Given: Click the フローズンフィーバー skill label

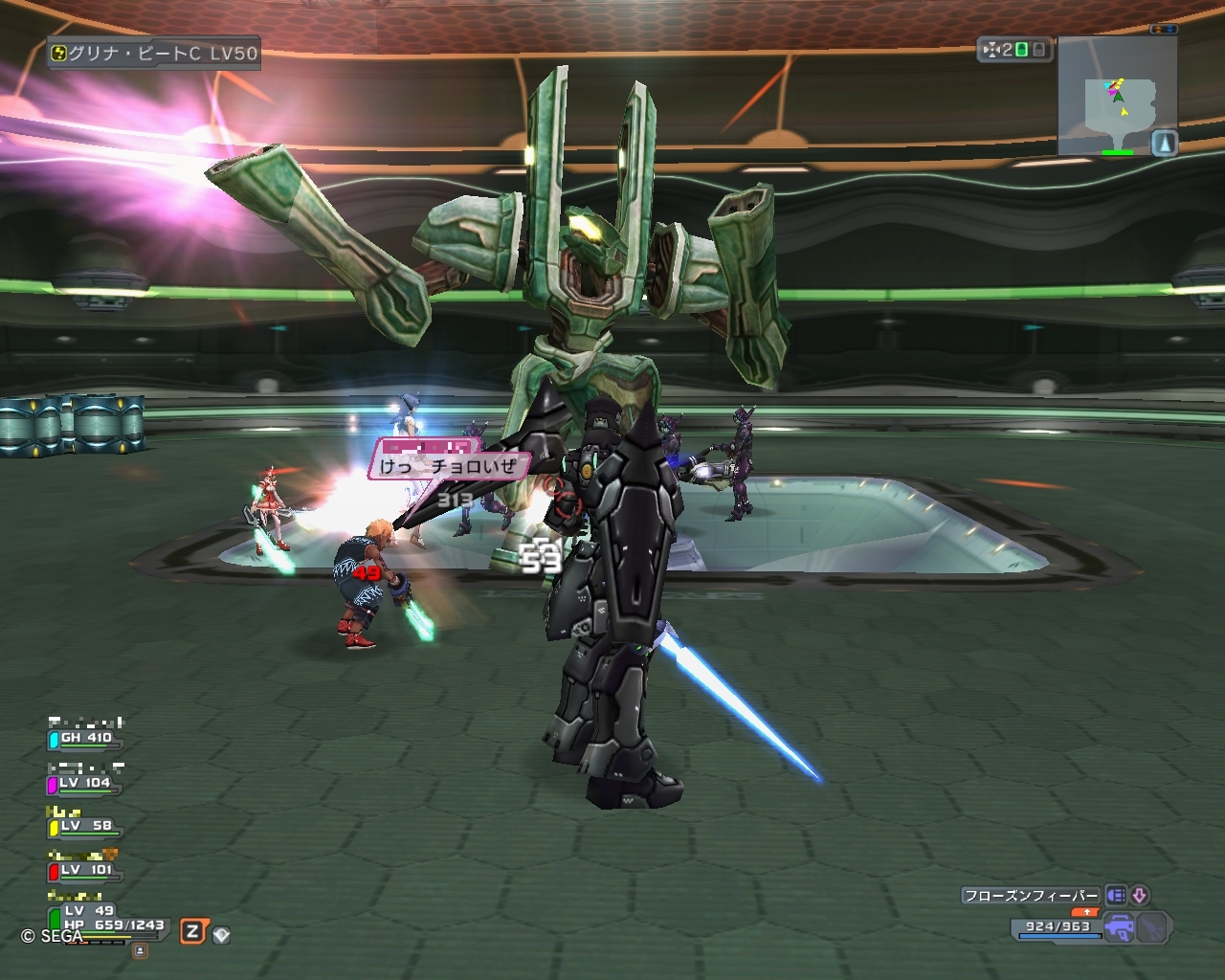Looking at the screenshot, I should click(x=1031, y=896).
